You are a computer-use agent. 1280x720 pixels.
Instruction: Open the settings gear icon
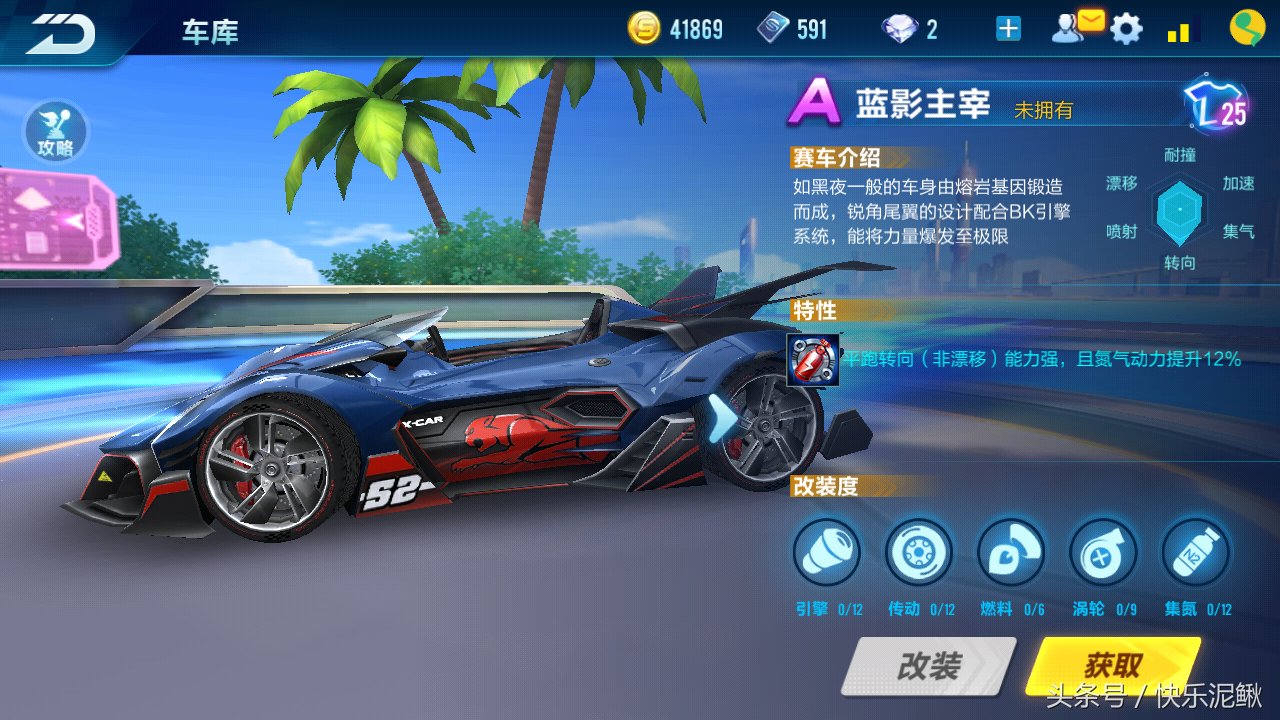(1128, 28)
